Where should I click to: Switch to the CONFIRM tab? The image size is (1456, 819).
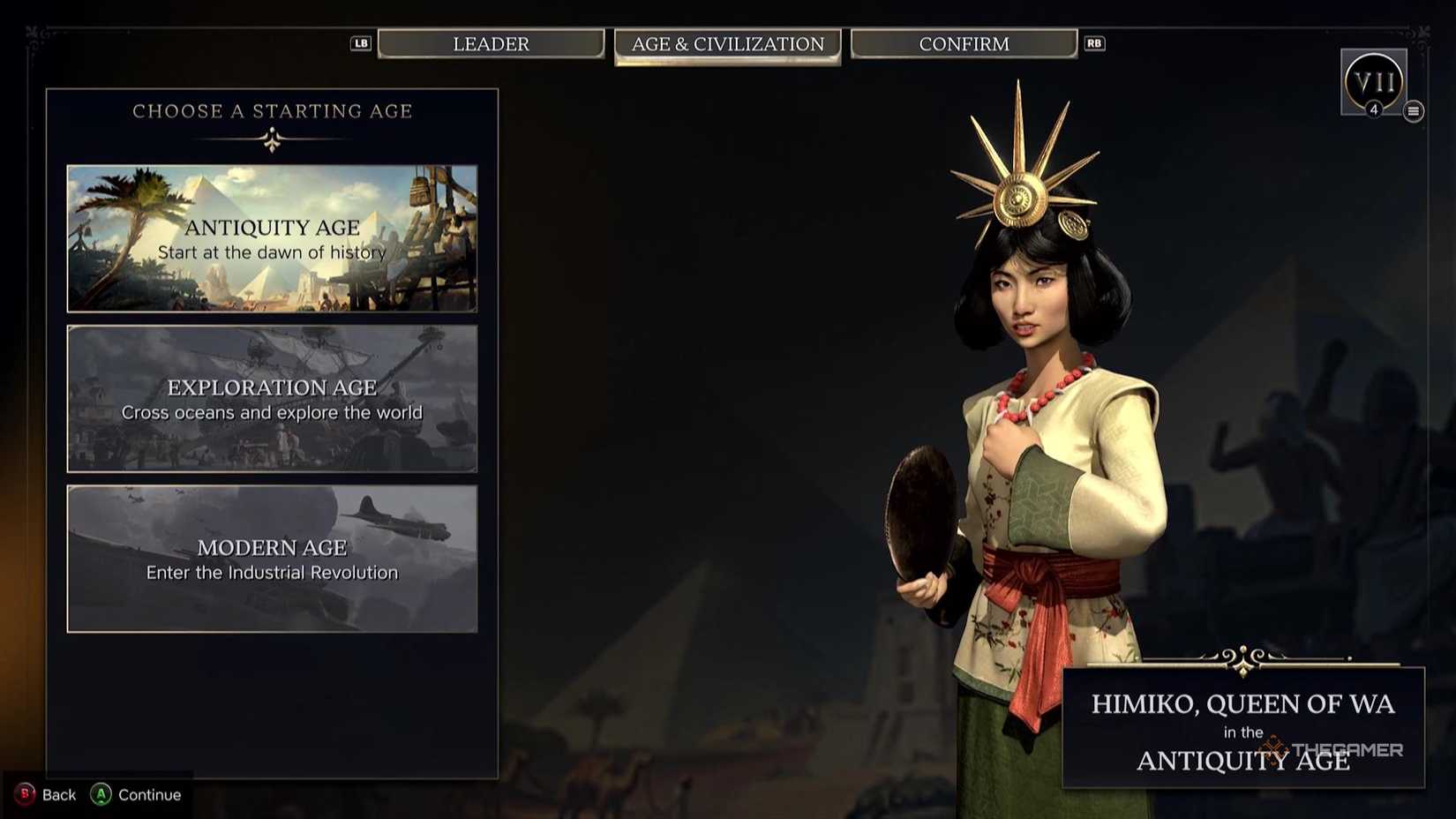point(964,43)
